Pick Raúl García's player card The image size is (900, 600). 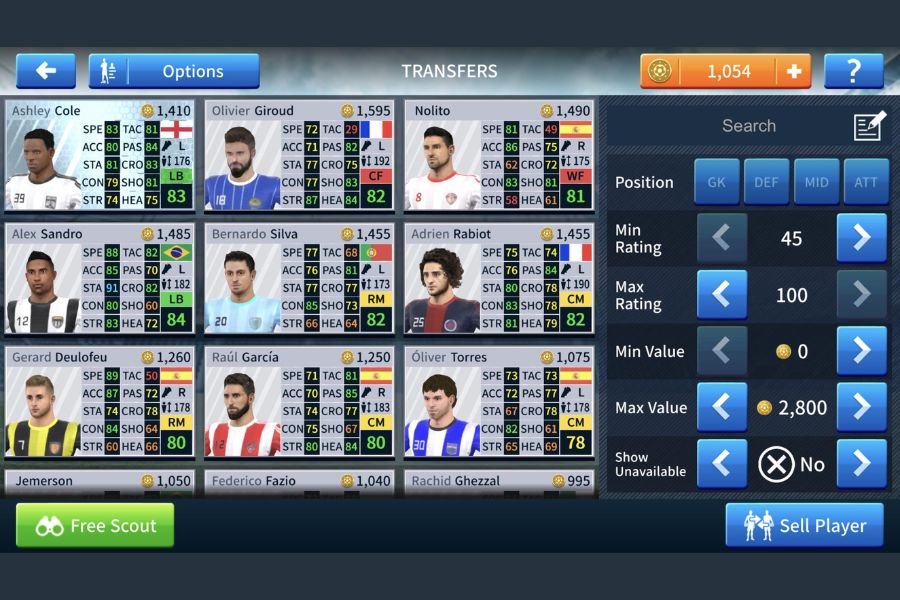[x=299, y=402]
